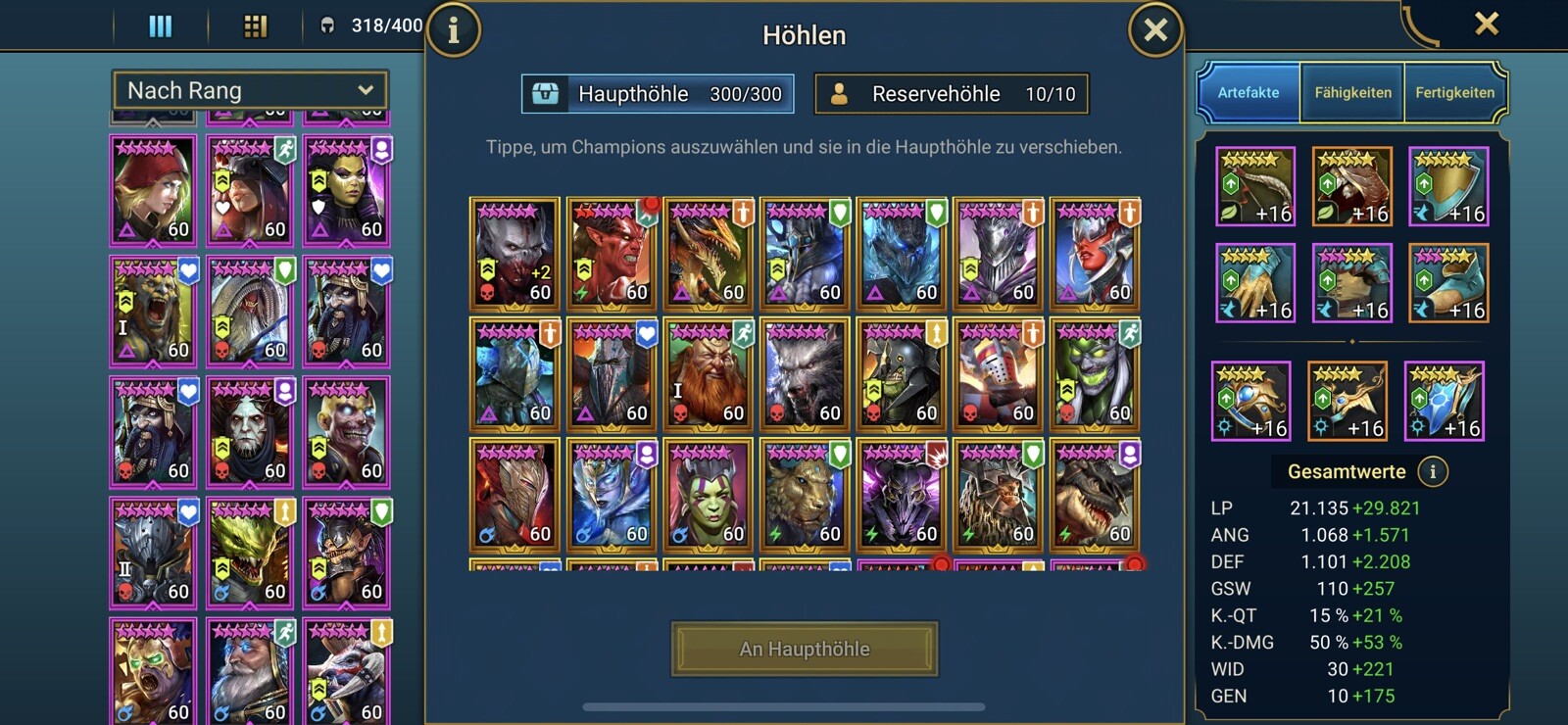Screen dimensions: 1568x725
Task: Switch to the Reservehöhle tab
Action: (x=953, y=93)
